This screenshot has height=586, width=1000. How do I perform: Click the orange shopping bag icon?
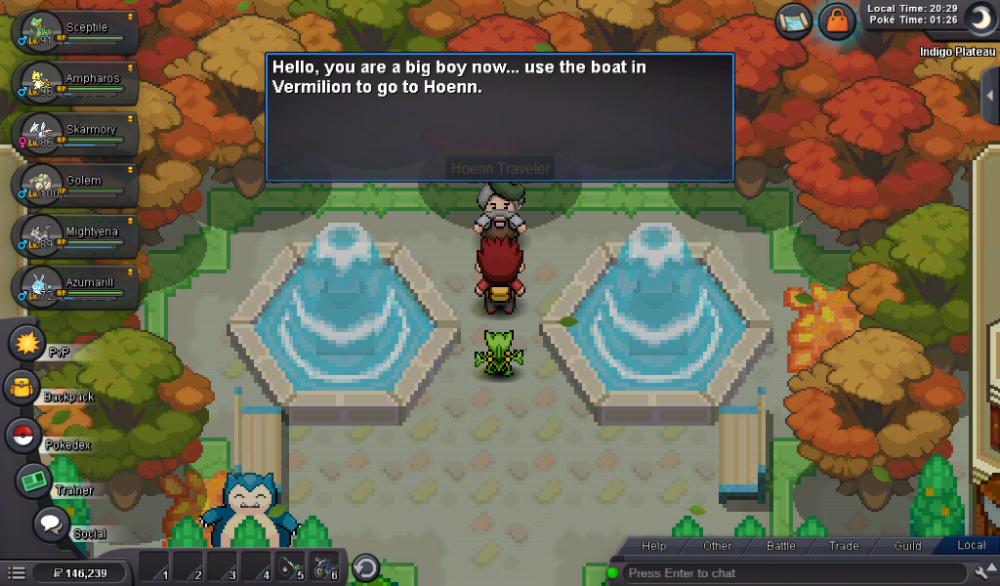[x=836, y=20]
